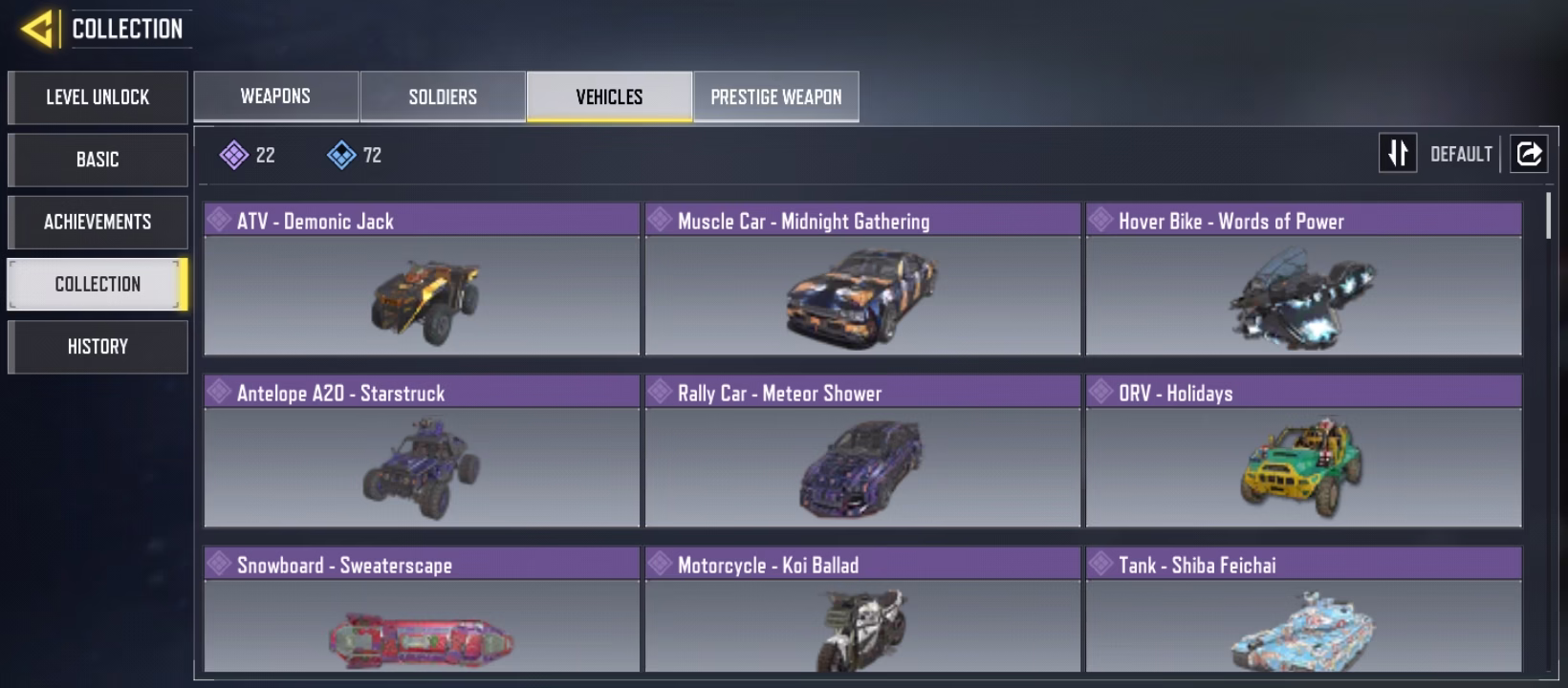1568x688 pixels.
Task: Select the Vehicles tab
Action: [x=609, y=97]
